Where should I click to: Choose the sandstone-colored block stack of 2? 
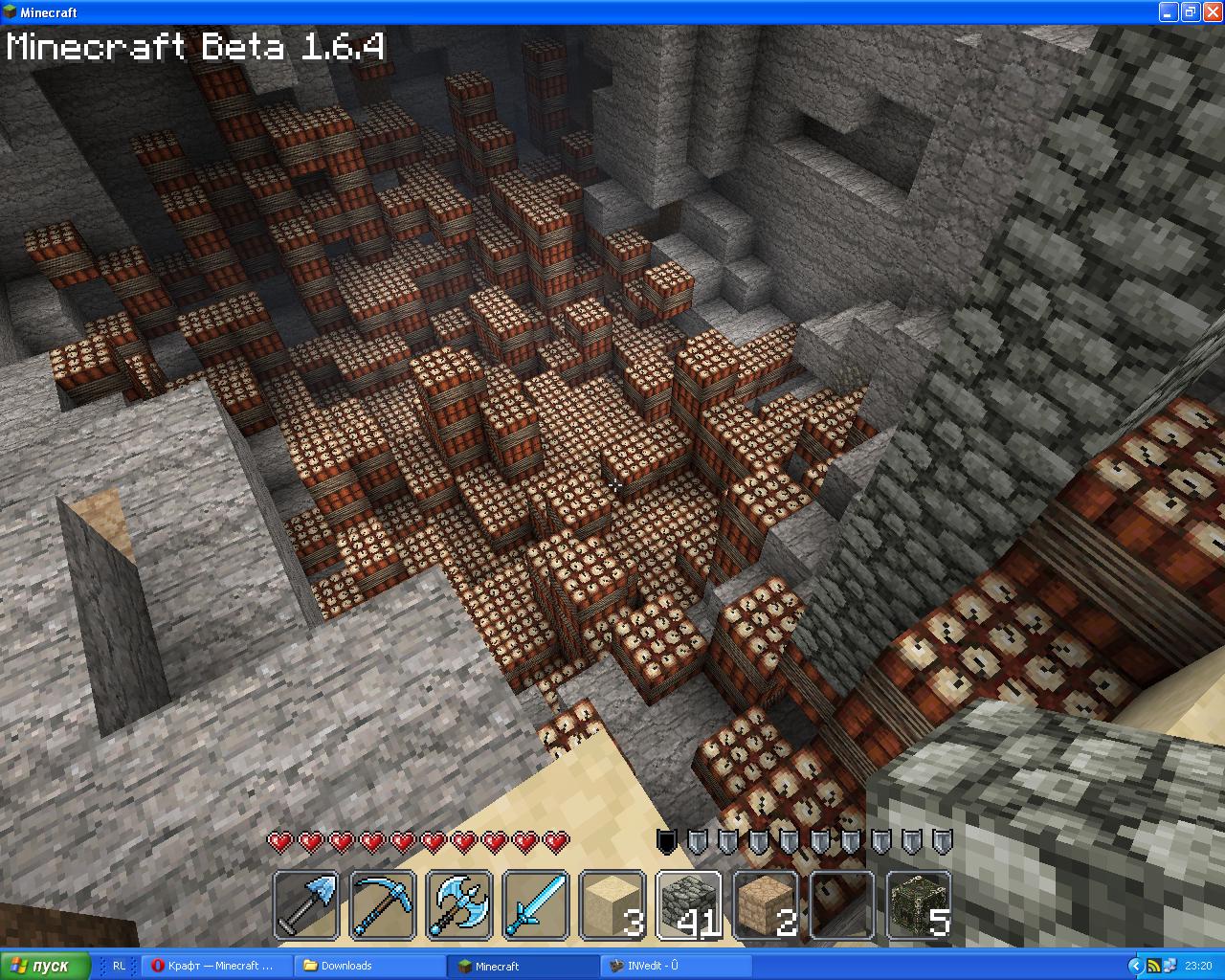pos(766,904)
